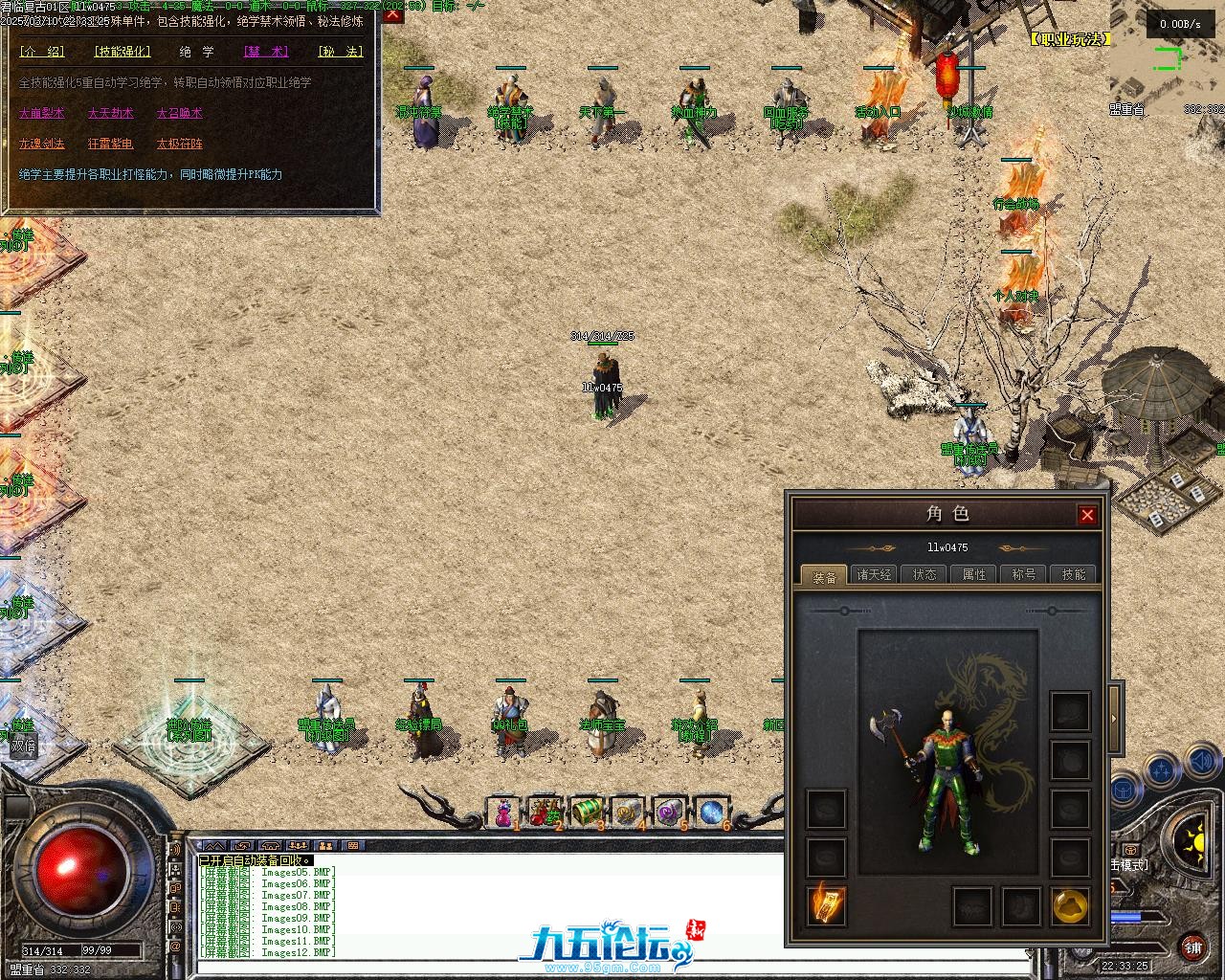Open the 状态 status tab
1225x980 pixels.
[x=924, y=575]
